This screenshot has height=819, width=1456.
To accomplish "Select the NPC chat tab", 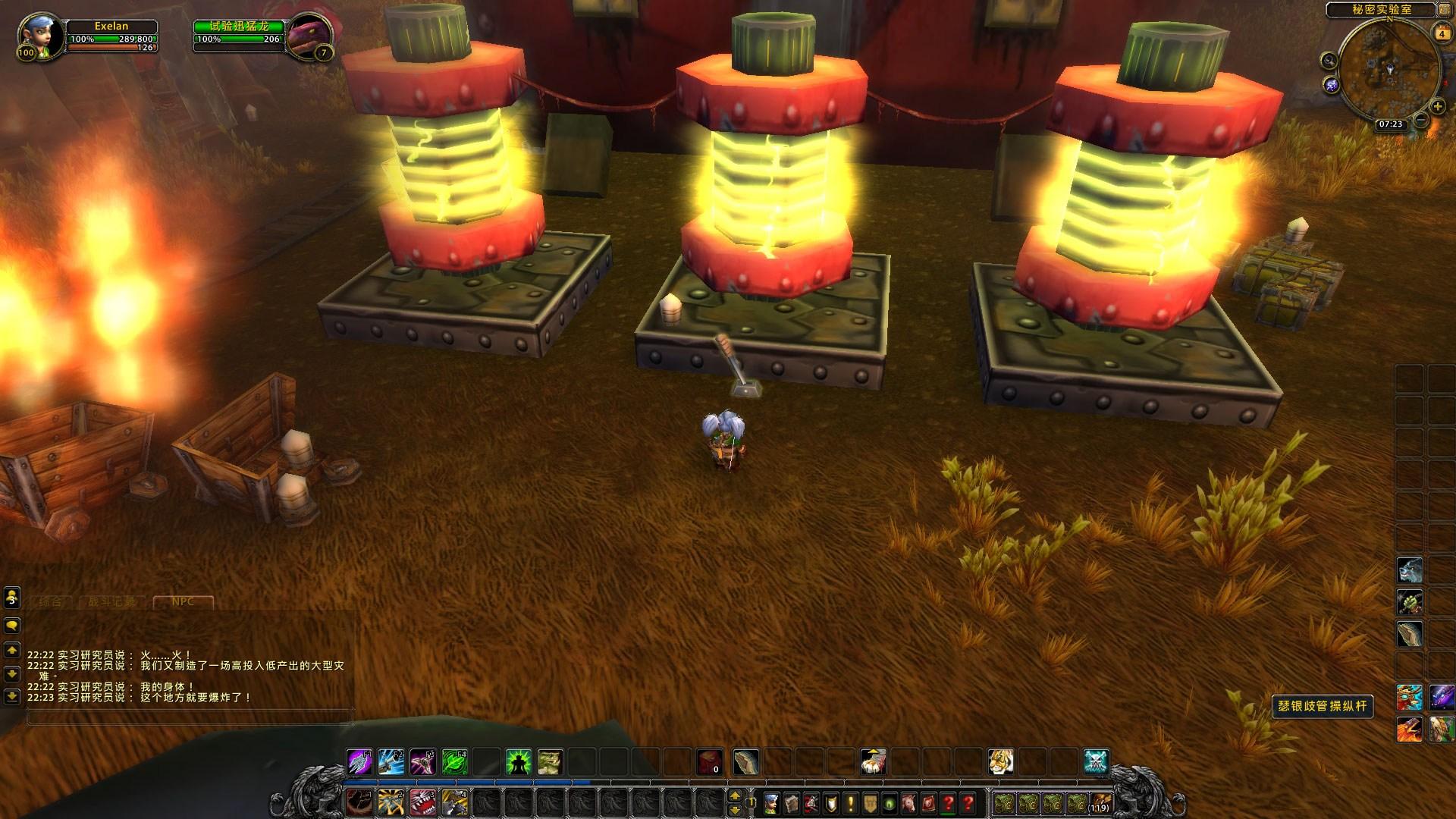I will tap(183, 602).
